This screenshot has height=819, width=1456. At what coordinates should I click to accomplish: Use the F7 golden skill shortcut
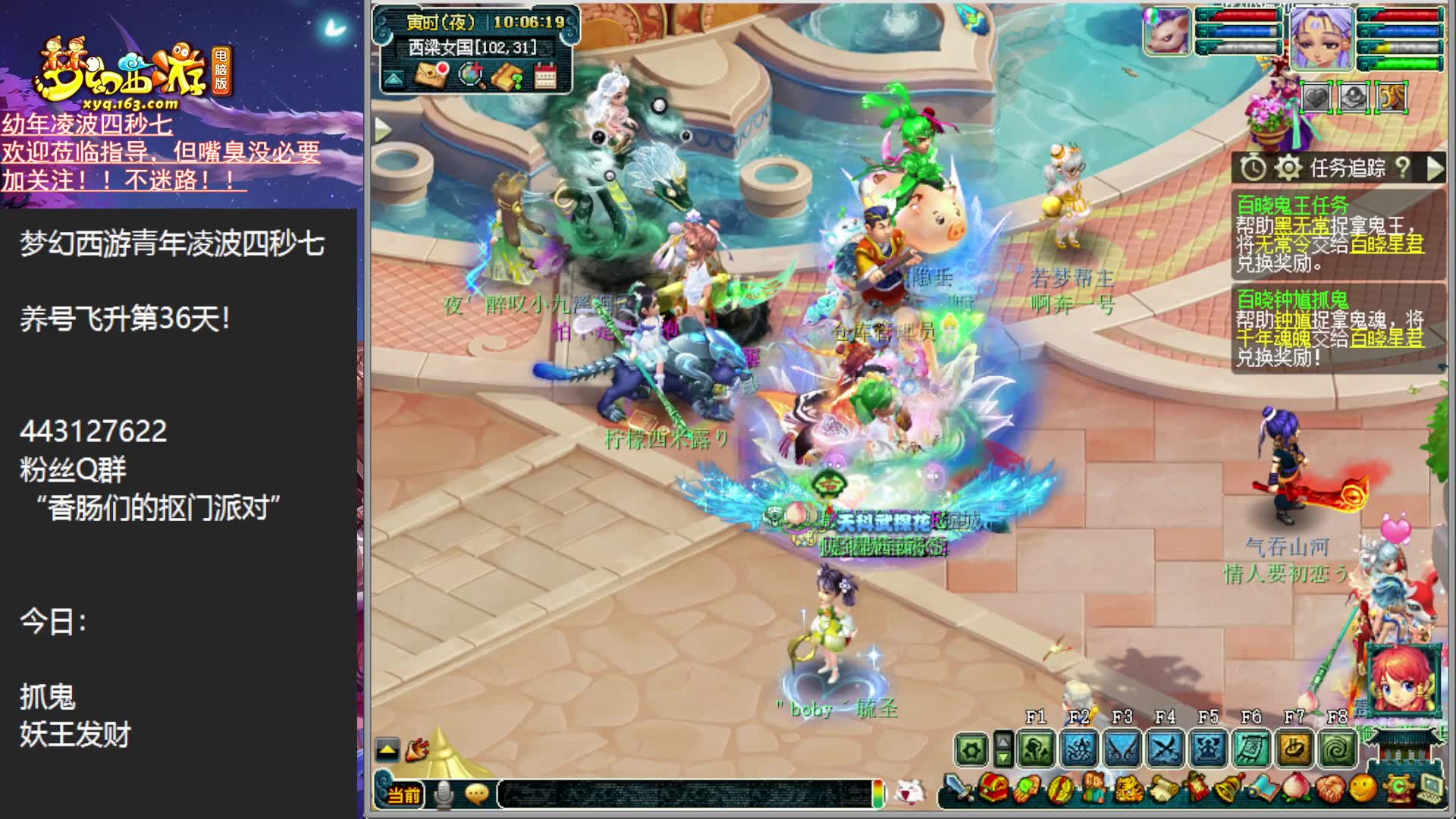pos(1294,749)
